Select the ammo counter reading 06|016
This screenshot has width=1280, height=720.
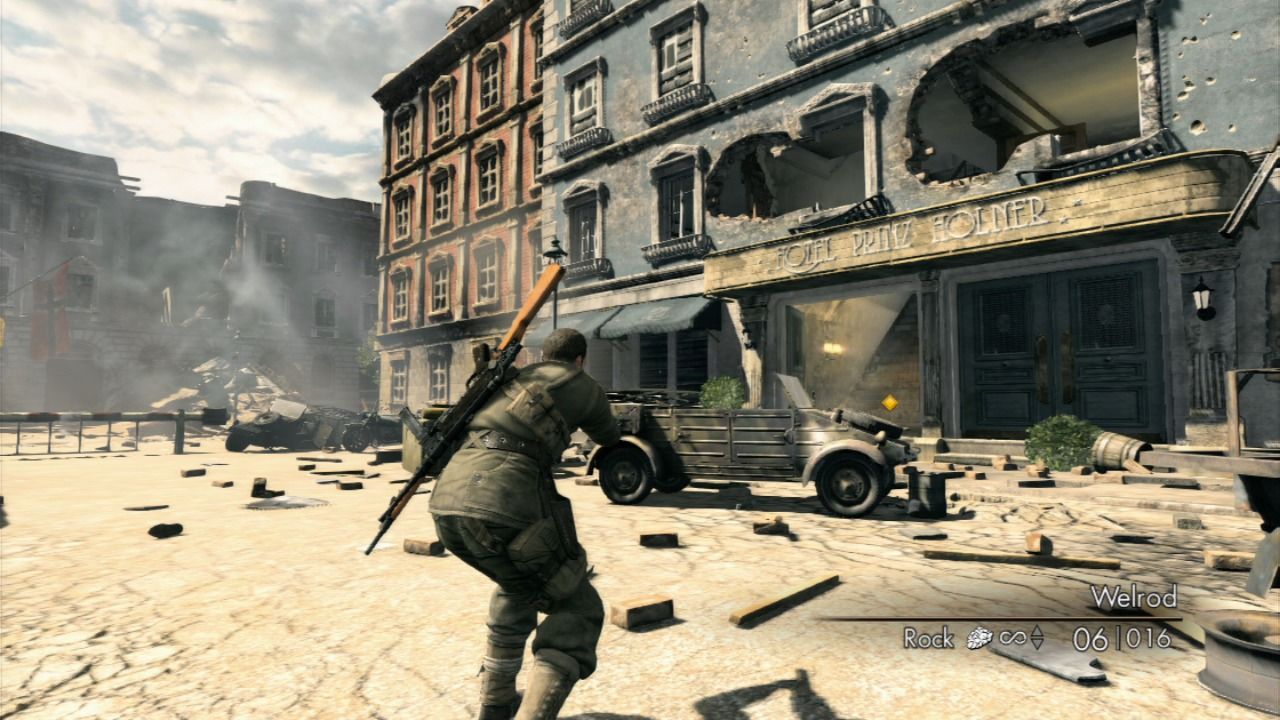(1120, 637)
